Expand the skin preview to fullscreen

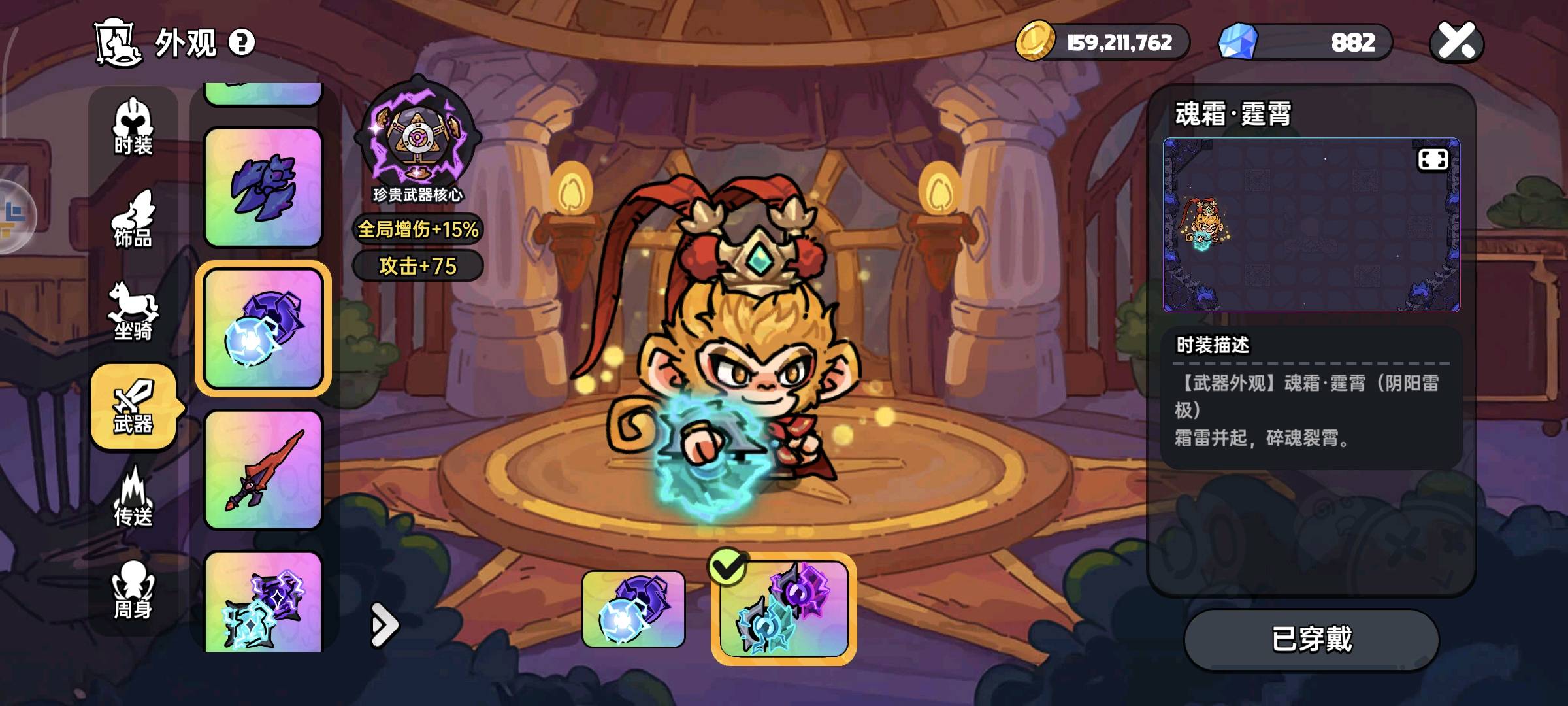pos(1433,160)
